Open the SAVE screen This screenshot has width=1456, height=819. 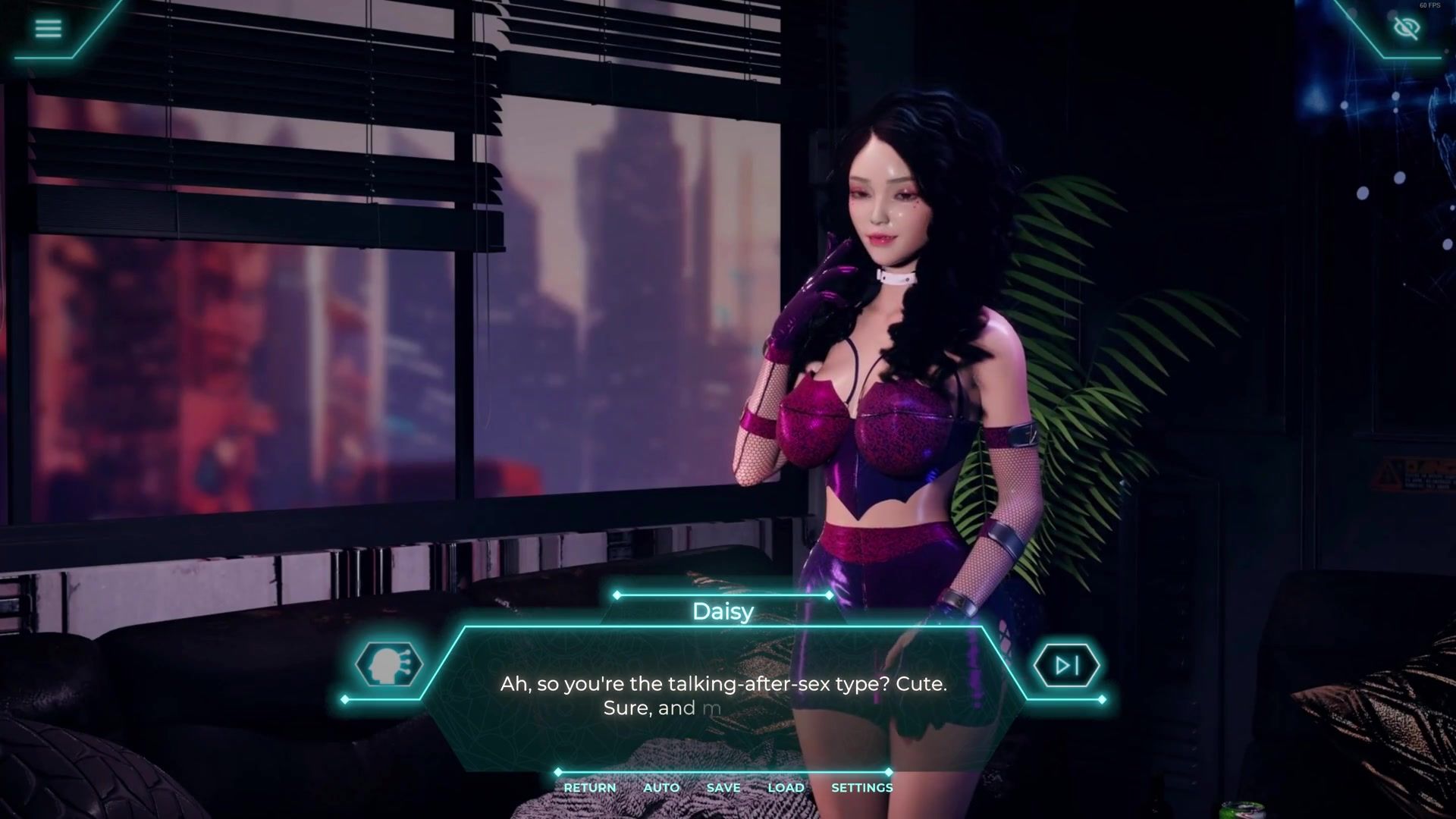[x=723, y=788]
